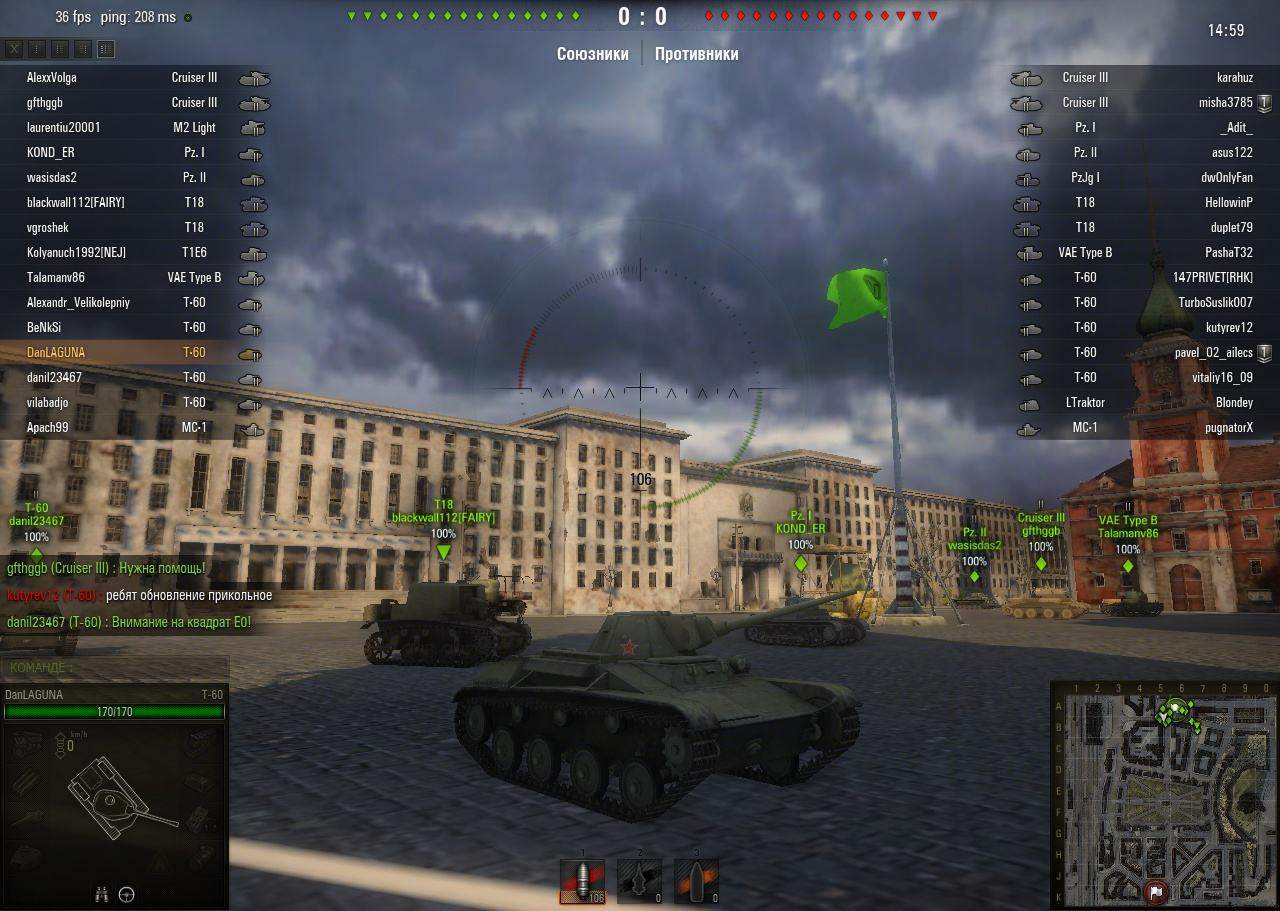Choose the second ammo slot with zero shells
This screenshot has height=911, width=1280.
point(638,882)
